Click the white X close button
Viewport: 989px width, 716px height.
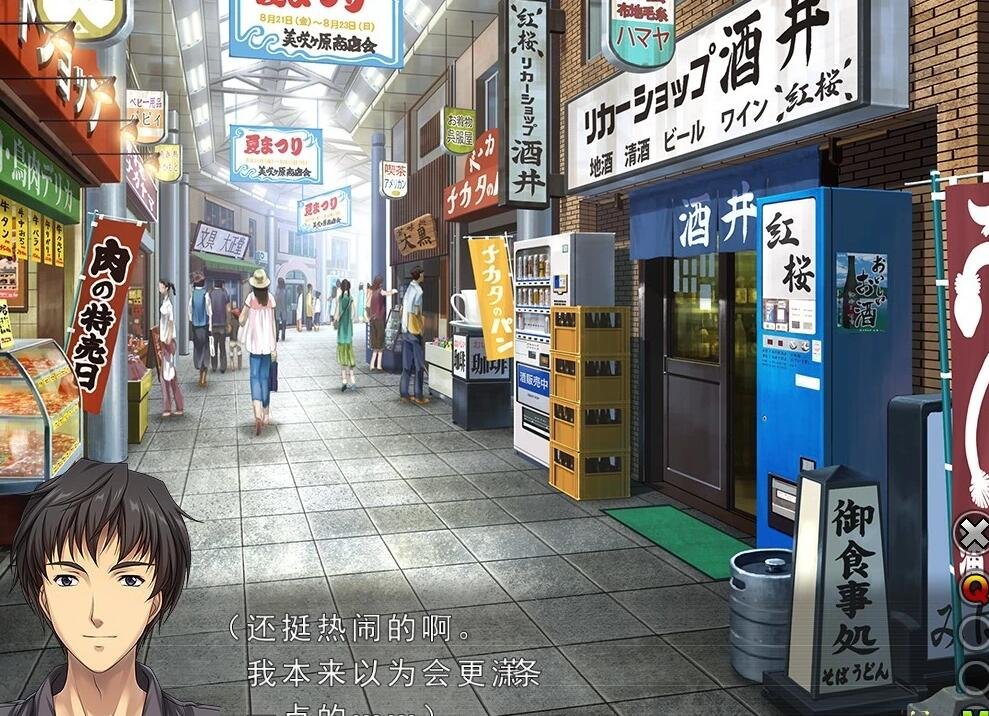tap(973, 533)
